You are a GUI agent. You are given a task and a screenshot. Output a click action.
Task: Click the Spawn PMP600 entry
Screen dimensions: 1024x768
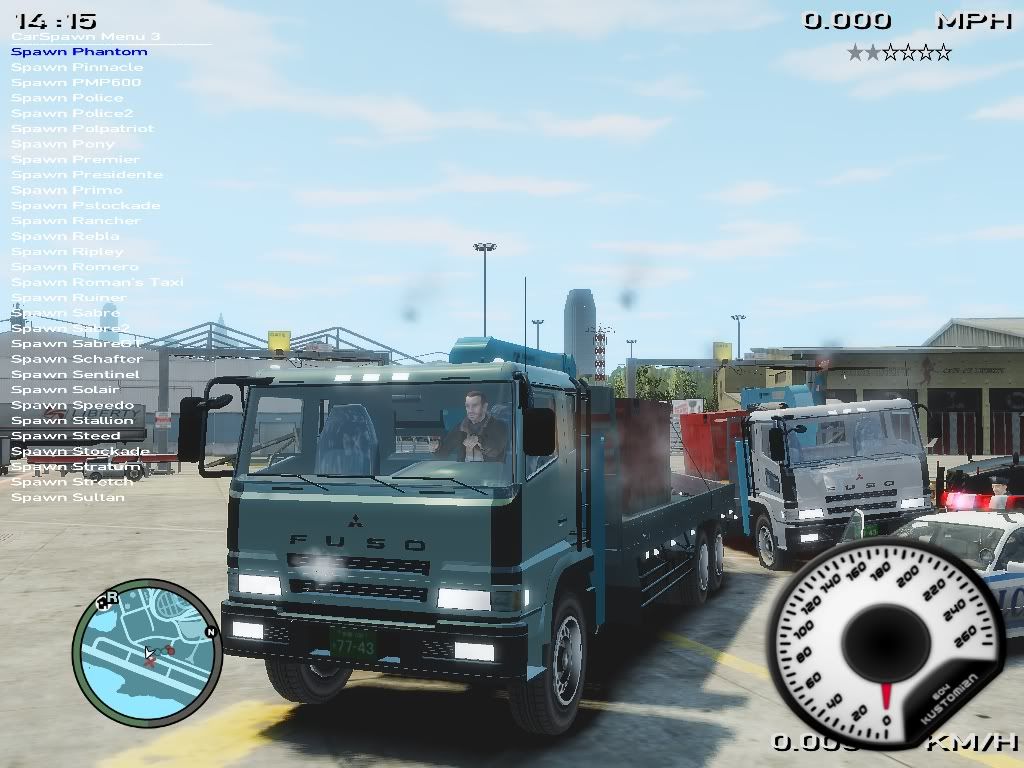[x=76, y=83]
